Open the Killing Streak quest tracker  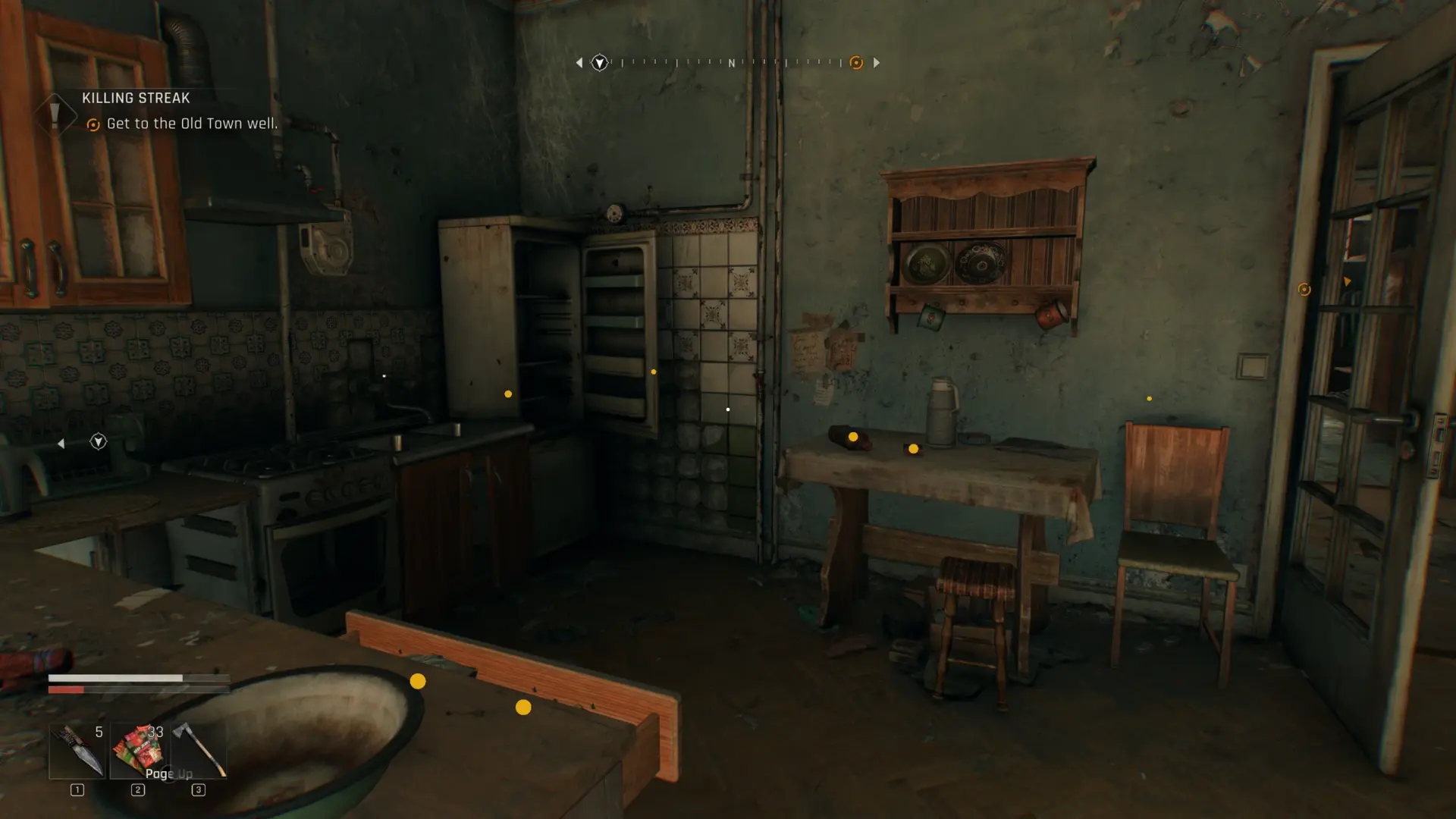point(136,99)
